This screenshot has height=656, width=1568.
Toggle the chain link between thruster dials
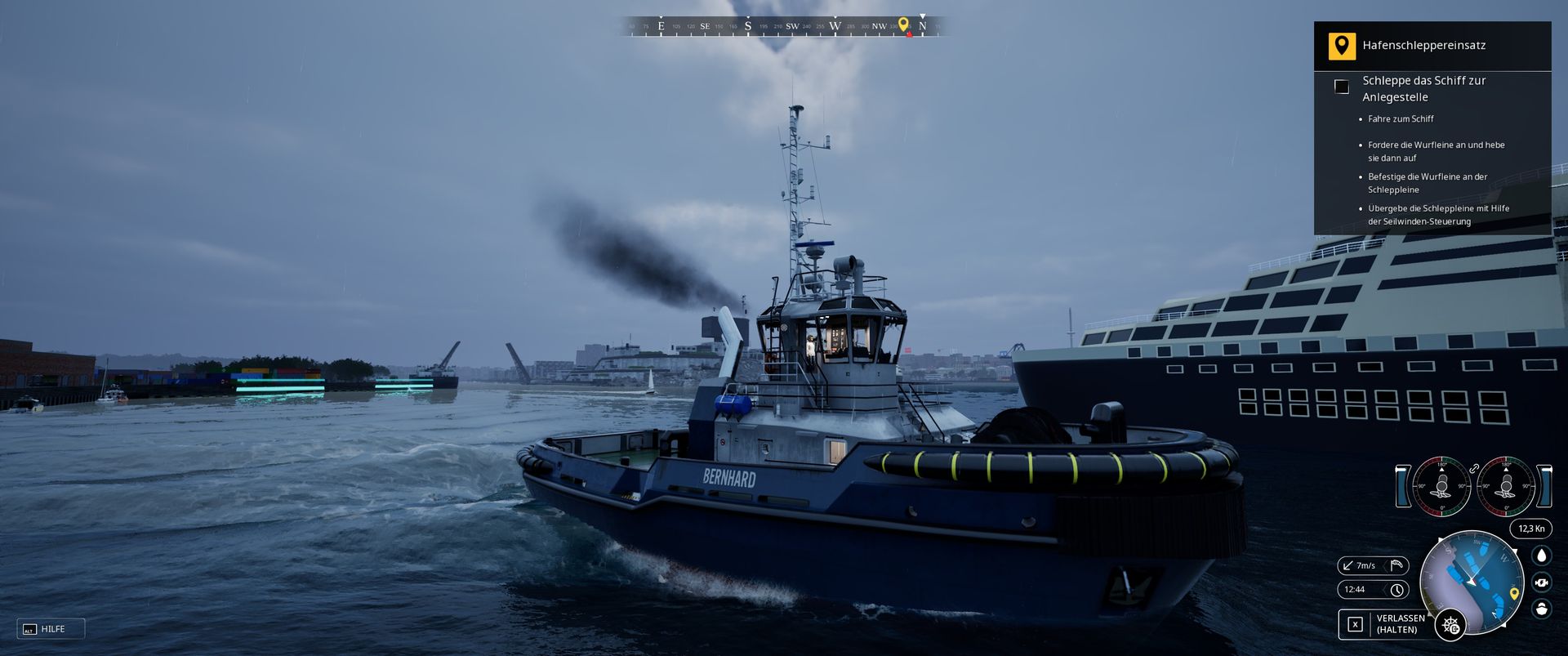pos(1474,469)
